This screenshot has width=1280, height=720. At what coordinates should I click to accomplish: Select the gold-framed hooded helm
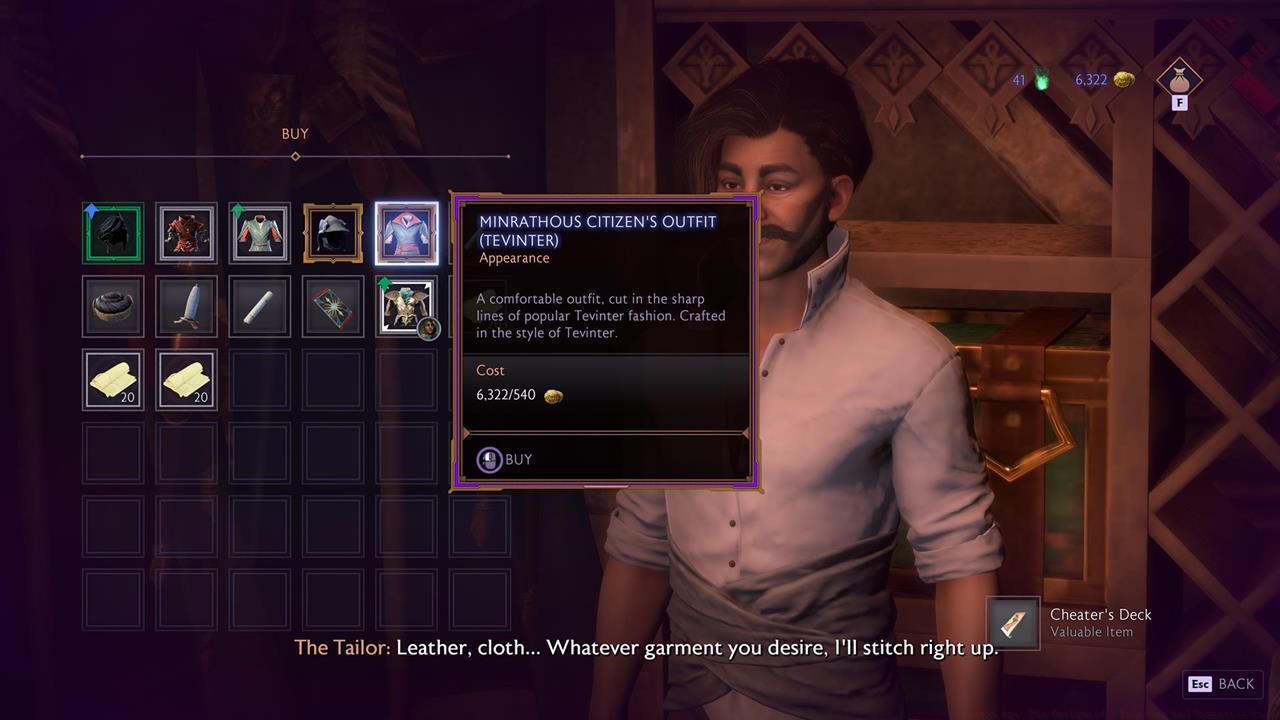(x=332, y=232)
